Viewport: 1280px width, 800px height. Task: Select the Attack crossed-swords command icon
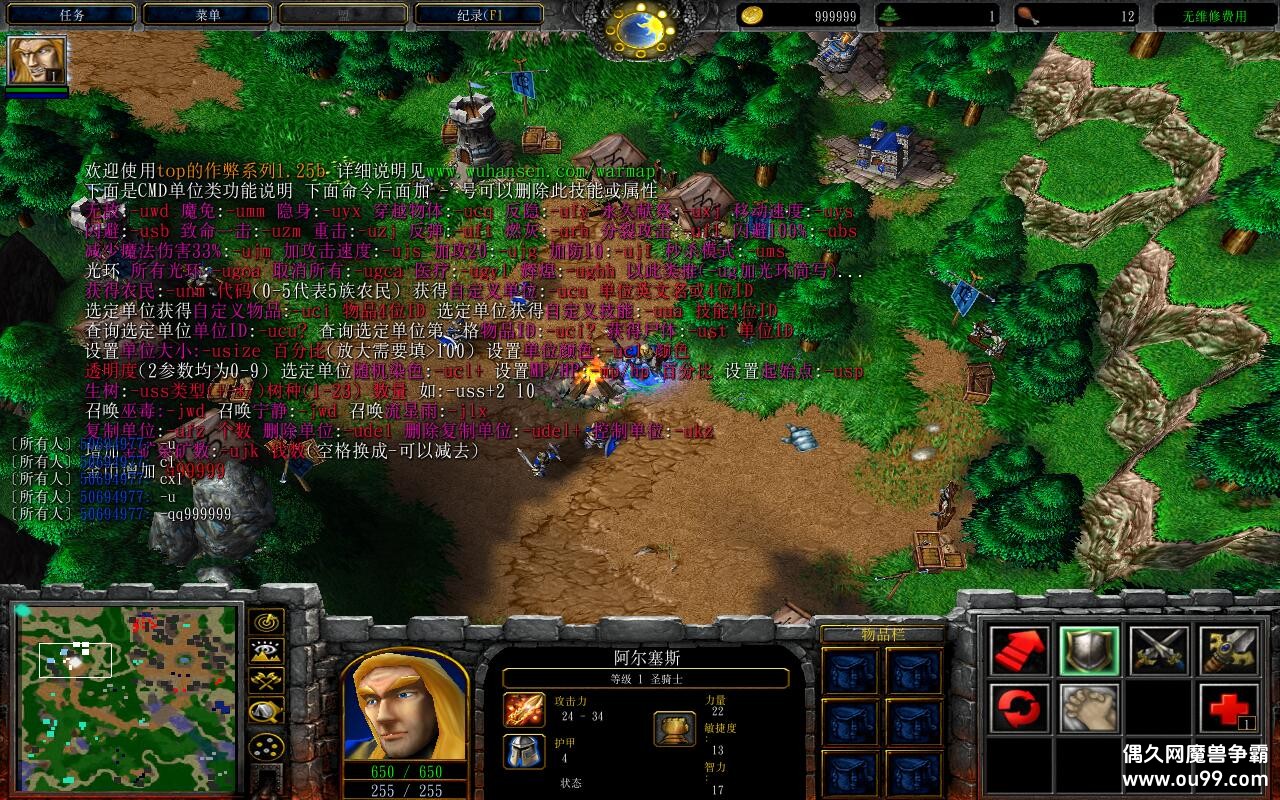(x=1160, y=650)
